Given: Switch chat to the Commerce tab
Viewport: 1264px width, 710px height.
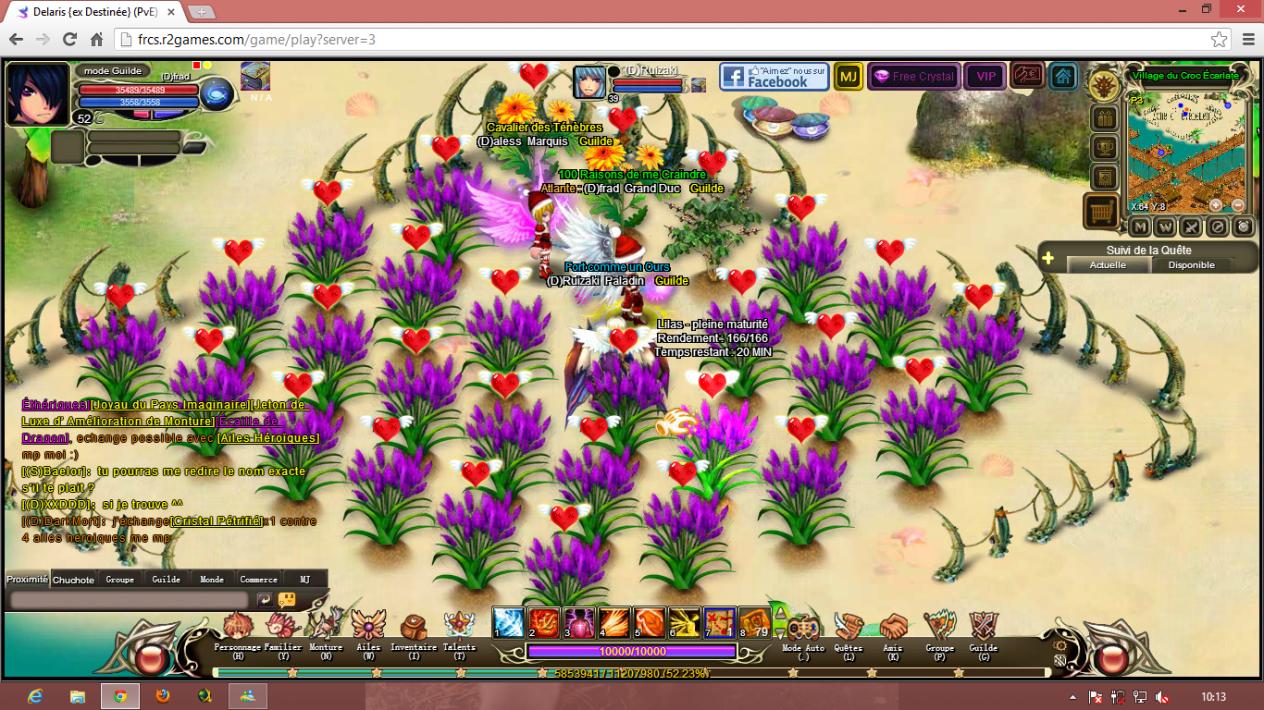Looking at the screenshot, I should click(x=258, y=579).
